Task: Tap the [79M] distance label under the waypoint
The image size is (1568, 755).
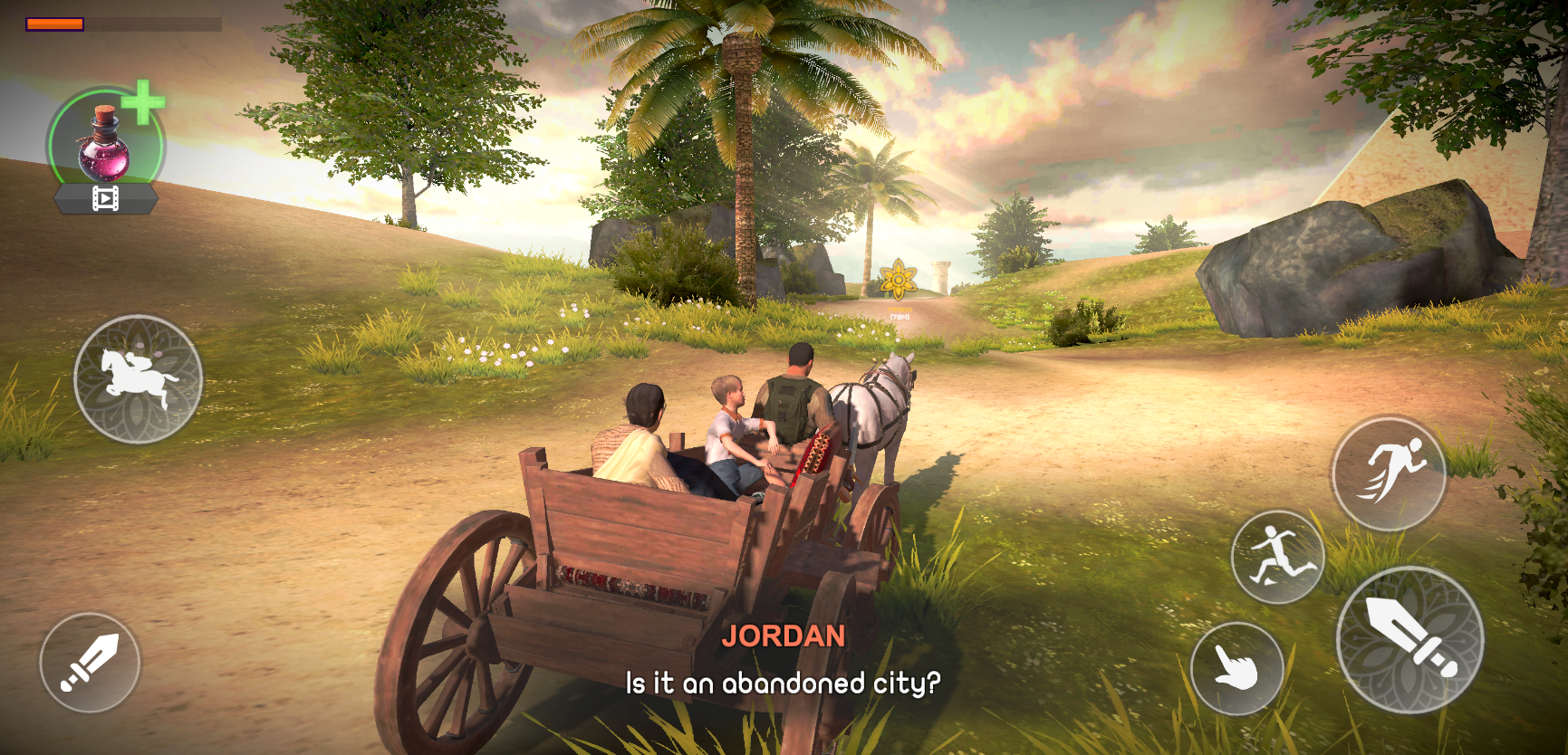Action: (x=899, y=318)
